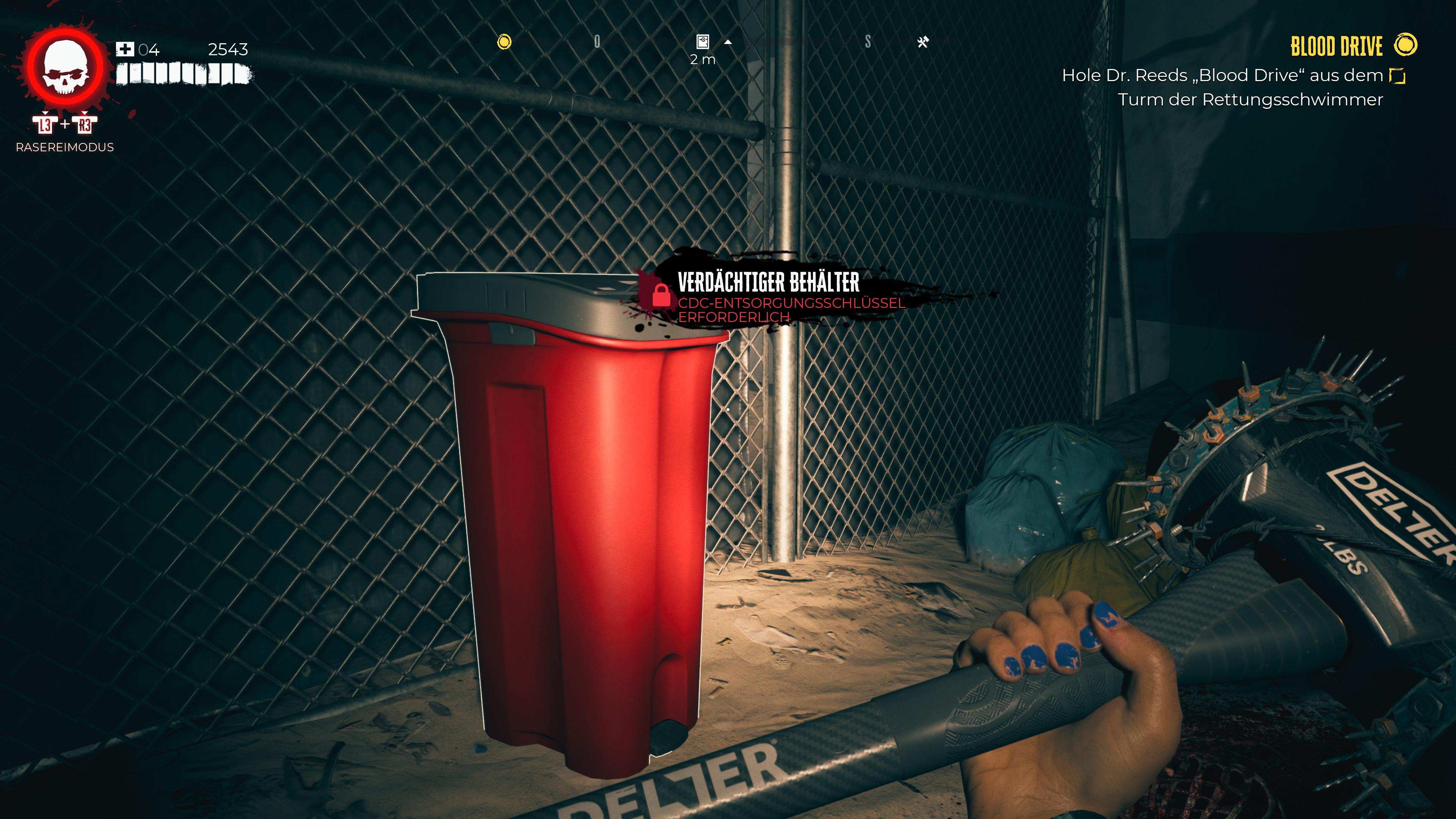Click the red lock icon on container prompt
1456x819 pixels.
pos(661,295)
